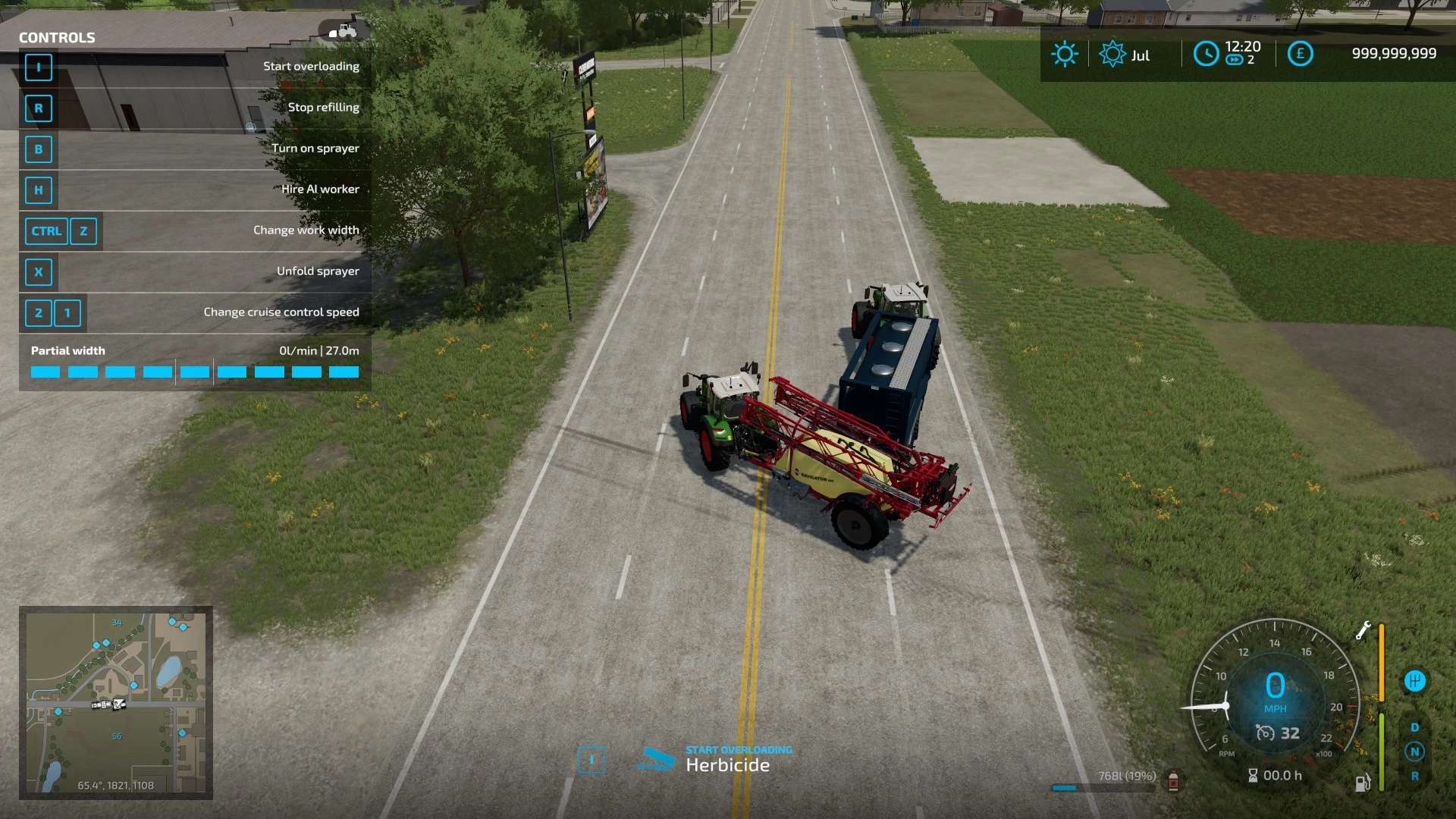
Task: Select the R reverse gear indicator
Action: [1414, 776]
